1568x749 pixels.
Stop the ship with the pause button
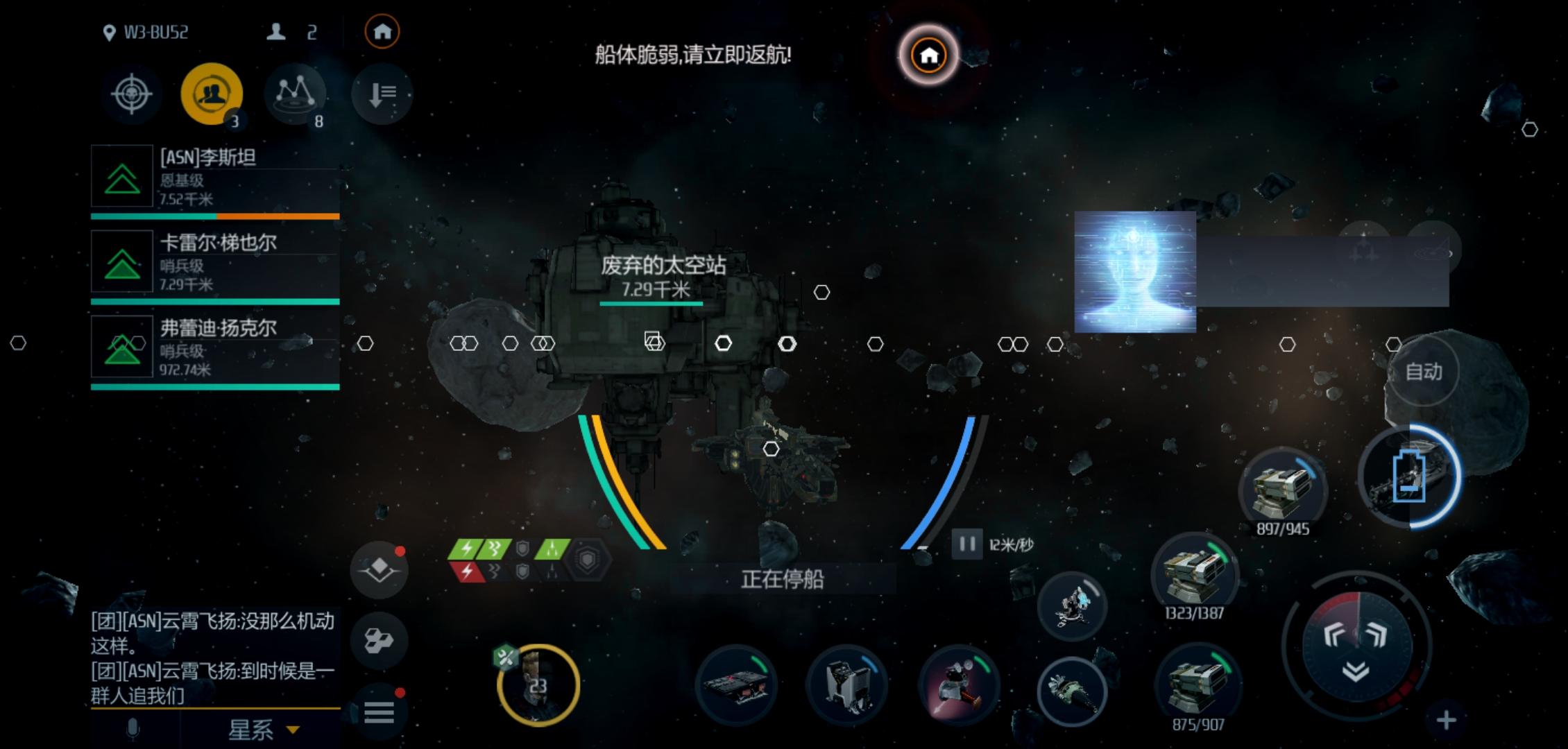click(x=967, y=544)
